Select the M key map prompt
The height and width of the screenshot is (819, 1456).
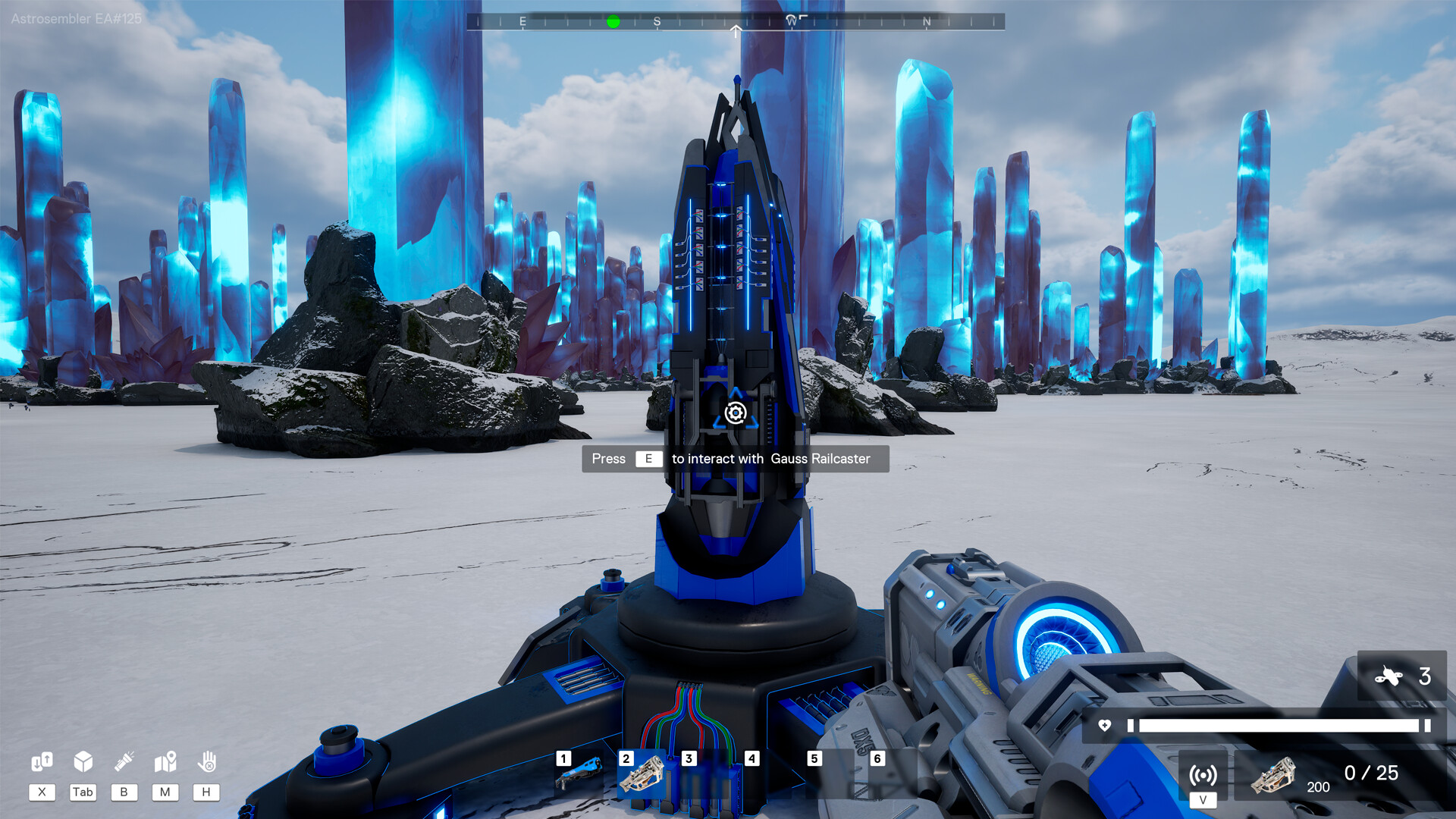[165, 792]
